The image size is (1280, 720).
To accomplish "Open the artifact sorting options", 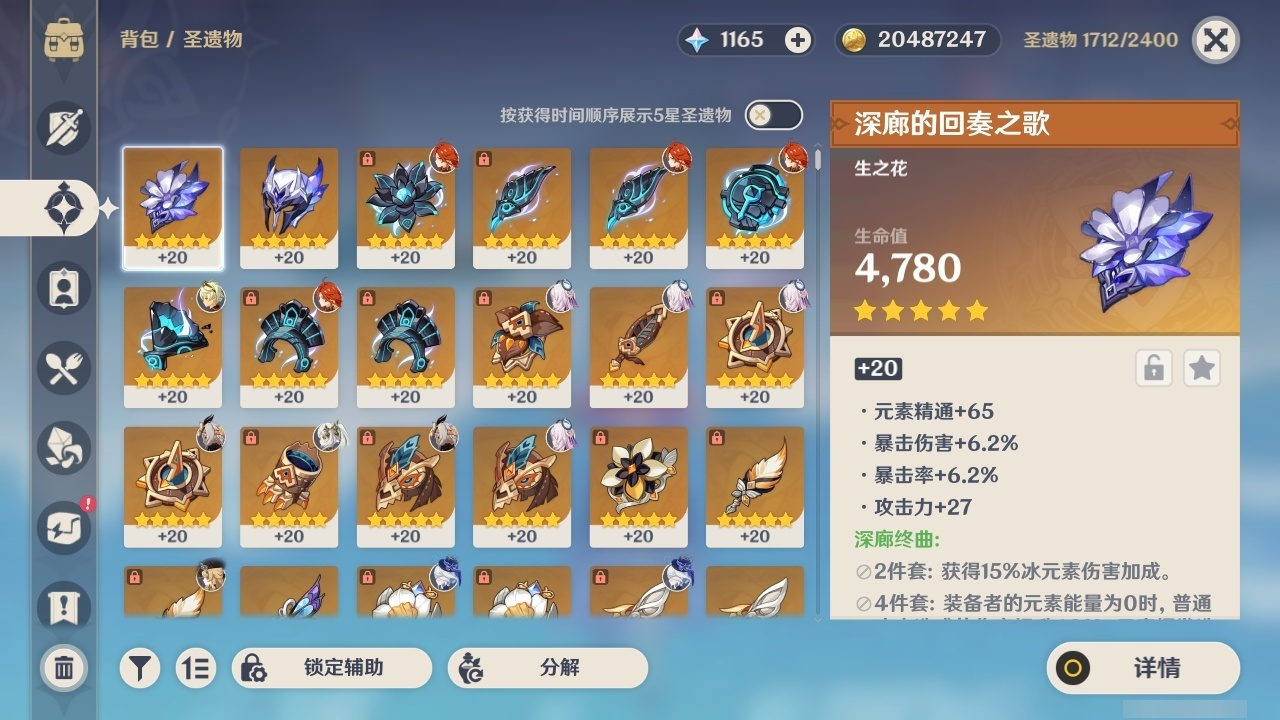I will tap(196, 668).
